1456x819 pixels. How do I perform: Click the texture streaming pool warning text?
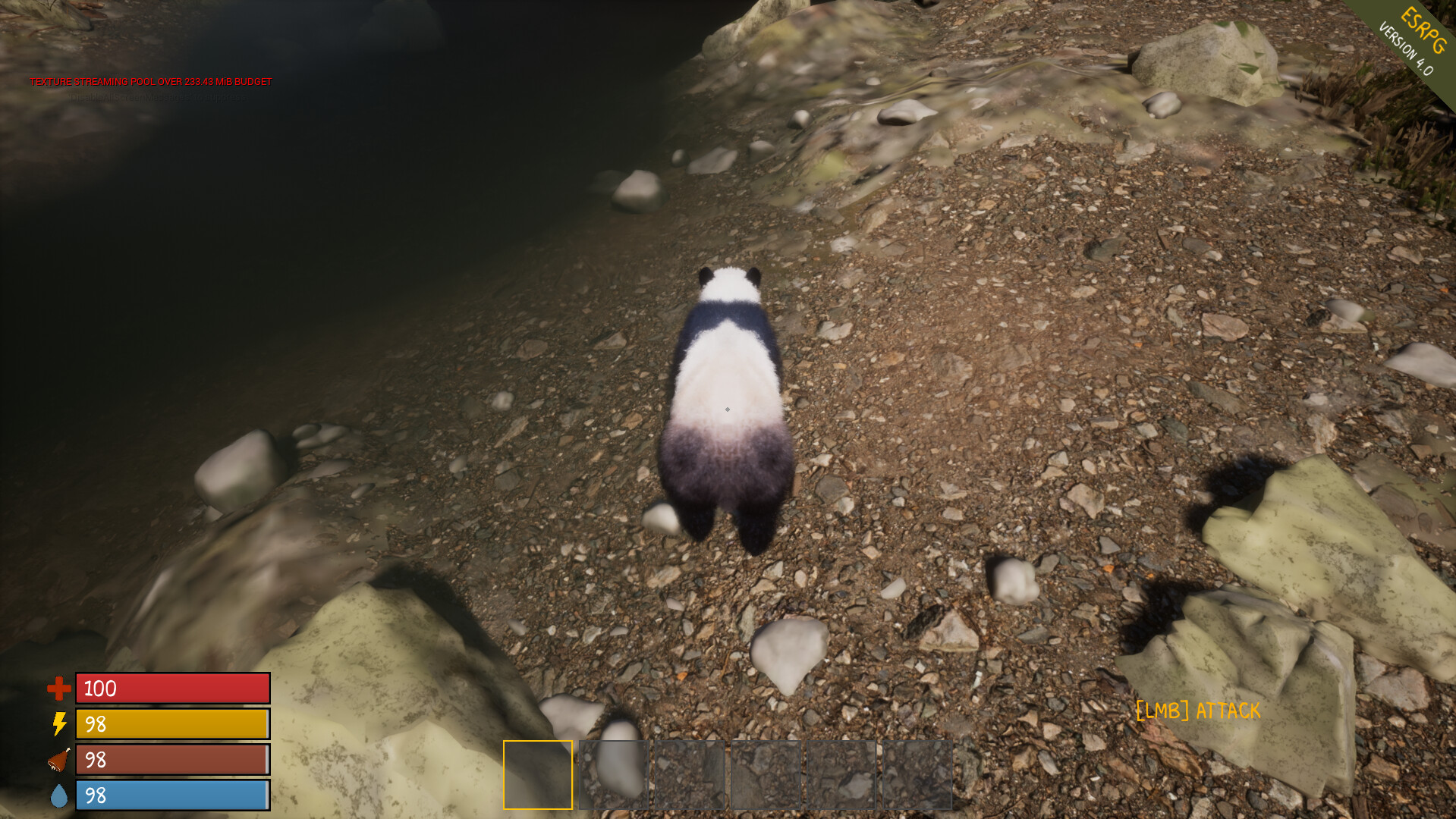coord(149,79)
